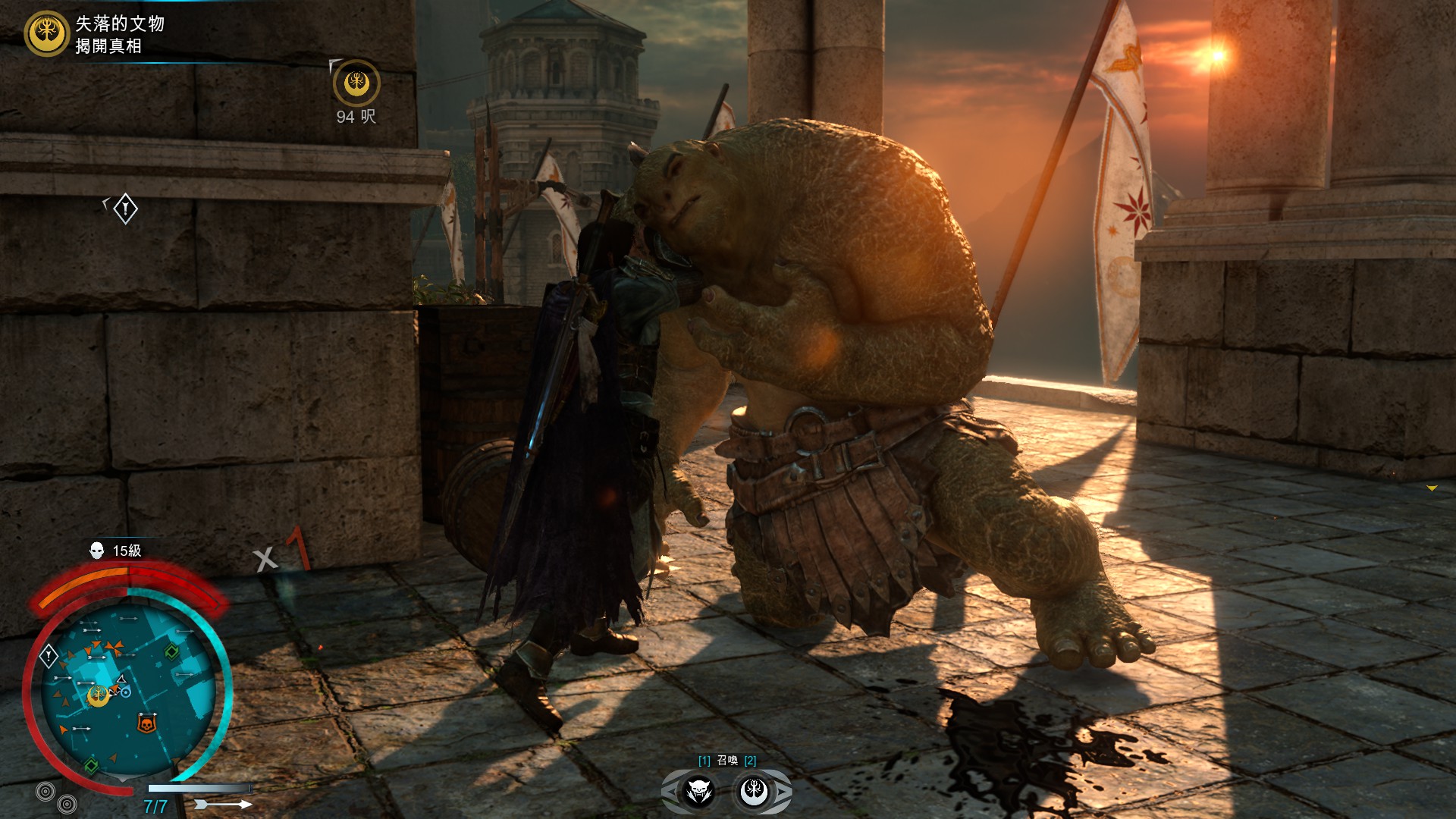Click the gold objective waypoint marker showing 94 呎
This screenshot has width=1456, height=819.
point(356,83)
